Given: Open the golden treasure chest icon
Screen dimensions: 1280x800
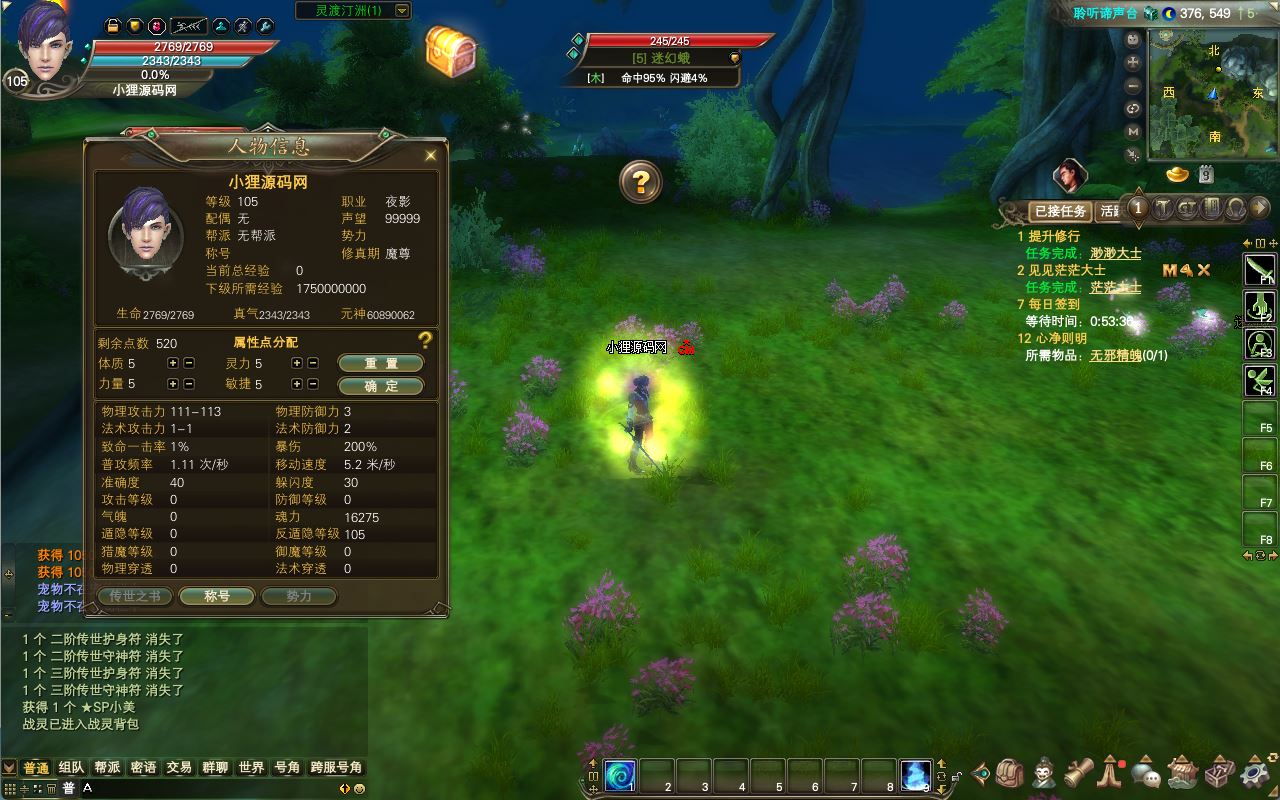Looking at the screenshot, I should pyautogui.click(x=450, y=49).
